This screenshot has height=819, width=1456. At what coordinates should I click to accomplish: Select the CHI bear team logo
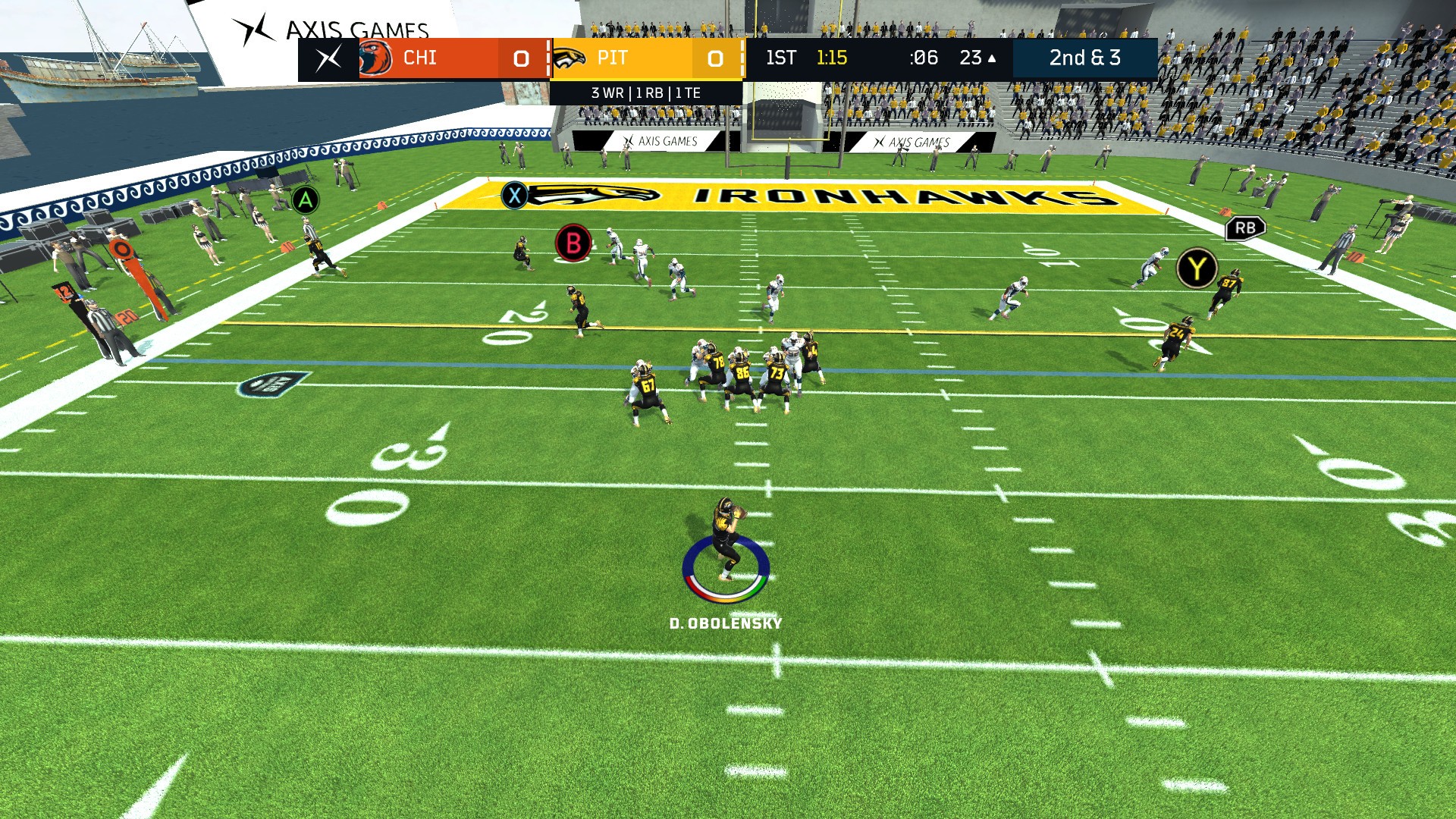point(374,57)
